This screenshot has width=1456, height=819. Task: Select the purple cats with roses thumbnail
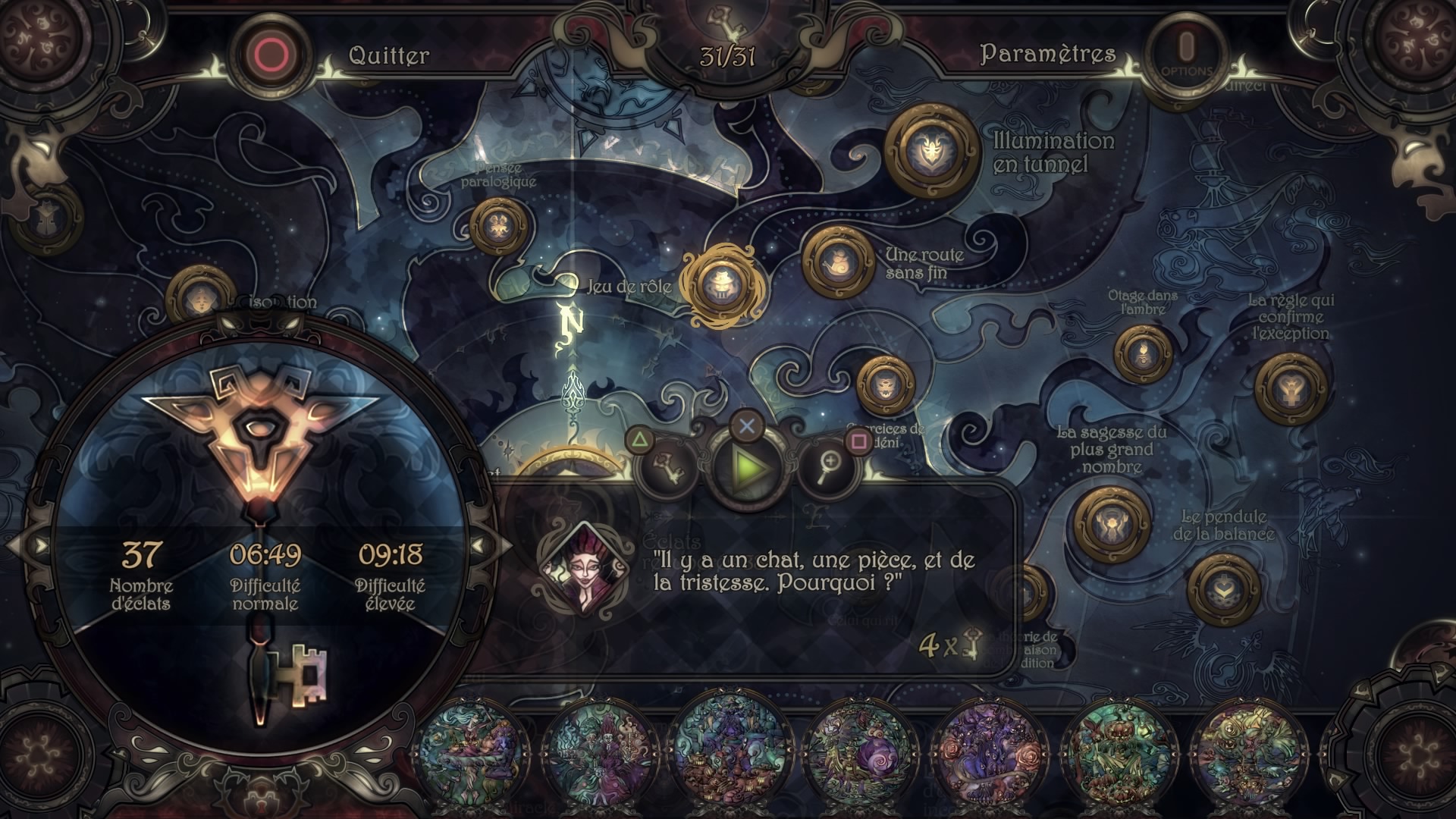tap(987, 747)
